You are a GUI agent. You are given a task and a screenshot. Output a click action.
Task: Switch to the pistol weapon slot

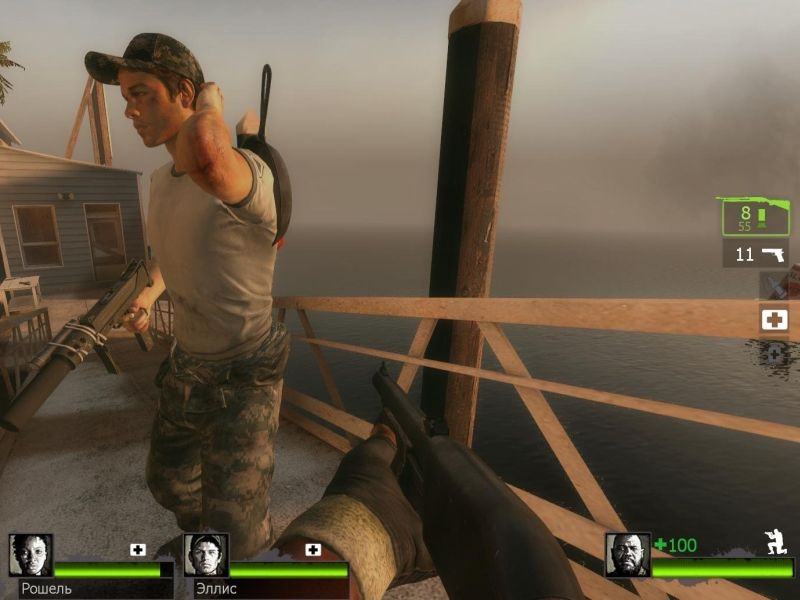click(756, 253)
